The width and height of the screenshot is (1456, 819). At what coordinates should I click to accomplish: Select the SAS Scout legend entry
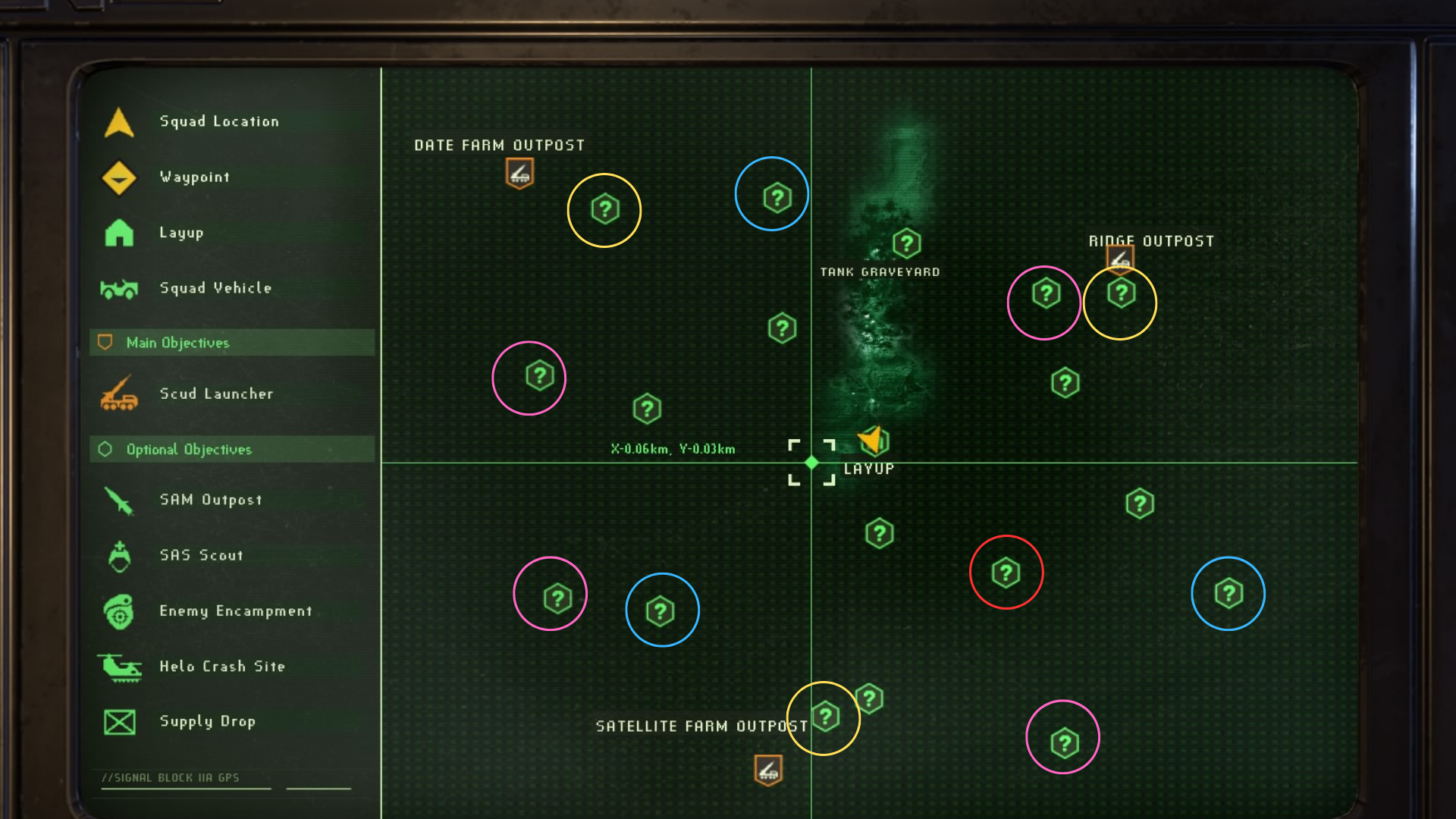tap(201, 555)
